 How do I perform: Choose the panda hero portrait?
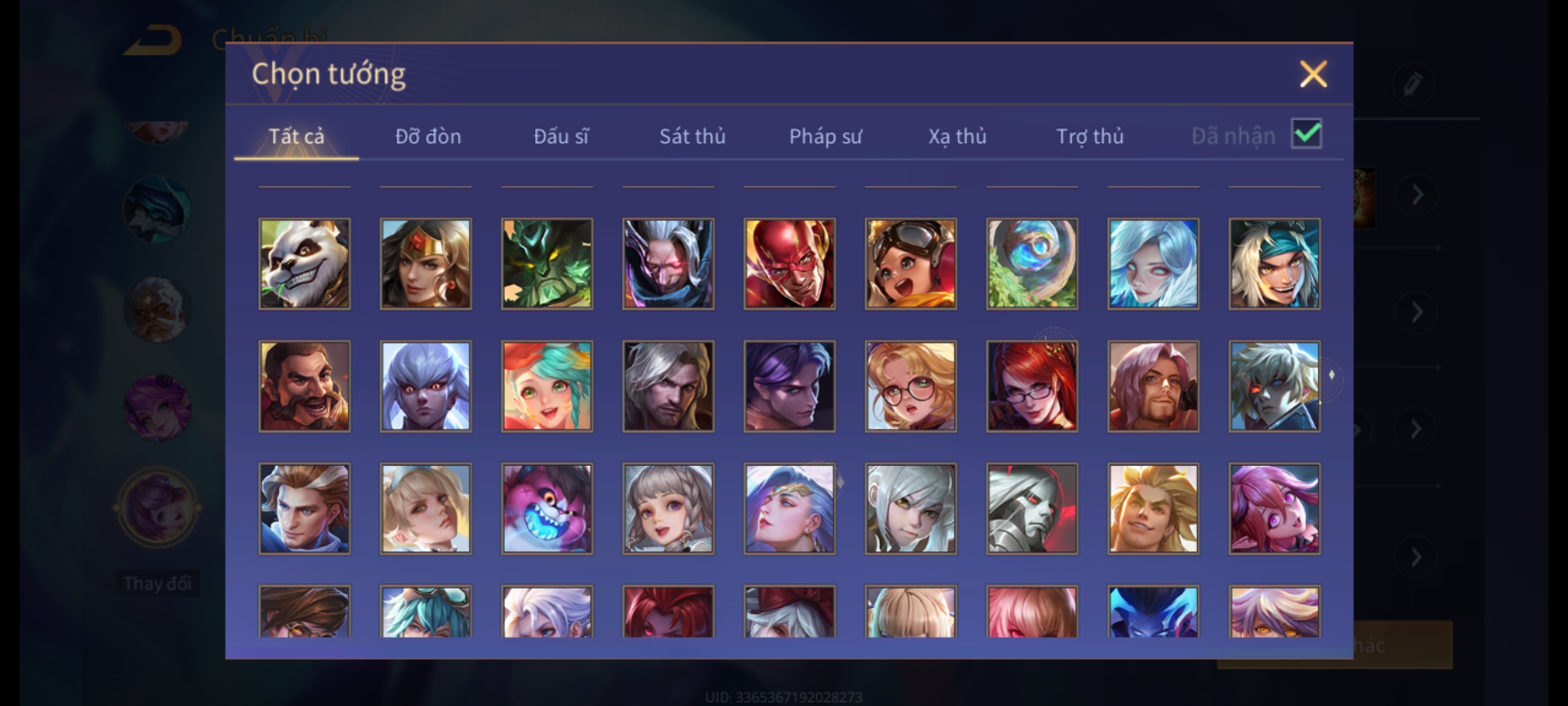click(x=304, y=263)
